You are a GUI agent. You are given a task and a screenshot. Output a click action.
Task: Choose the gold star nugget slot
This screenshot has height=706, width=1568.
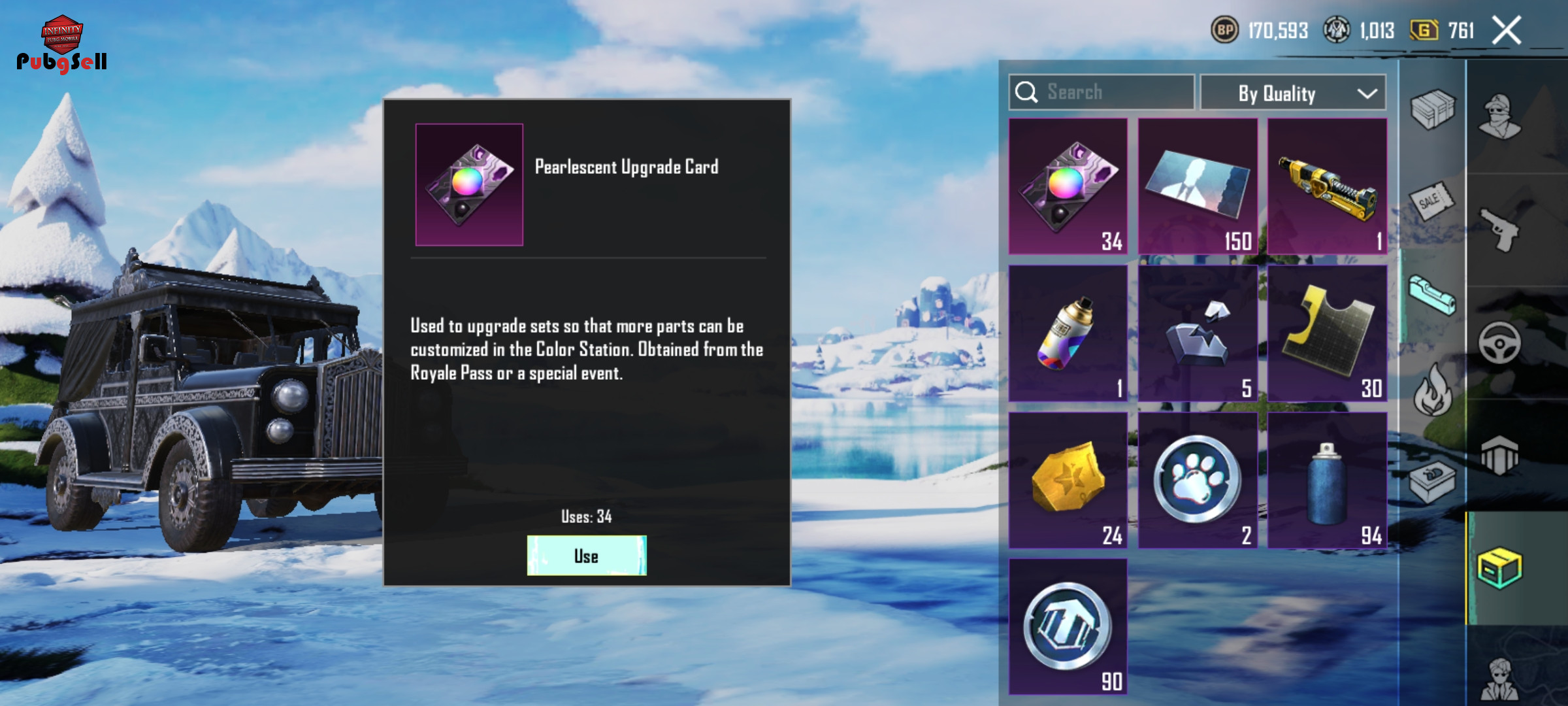(x=1068, y=480)
